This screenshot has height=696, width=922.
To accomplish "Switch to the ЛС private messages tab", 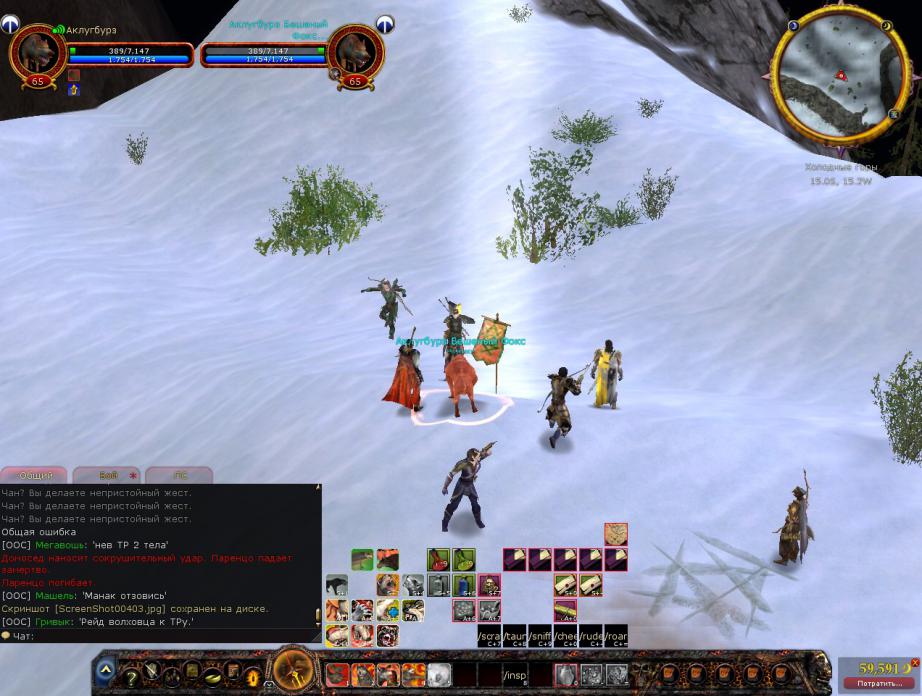I will tap(180, 476).
